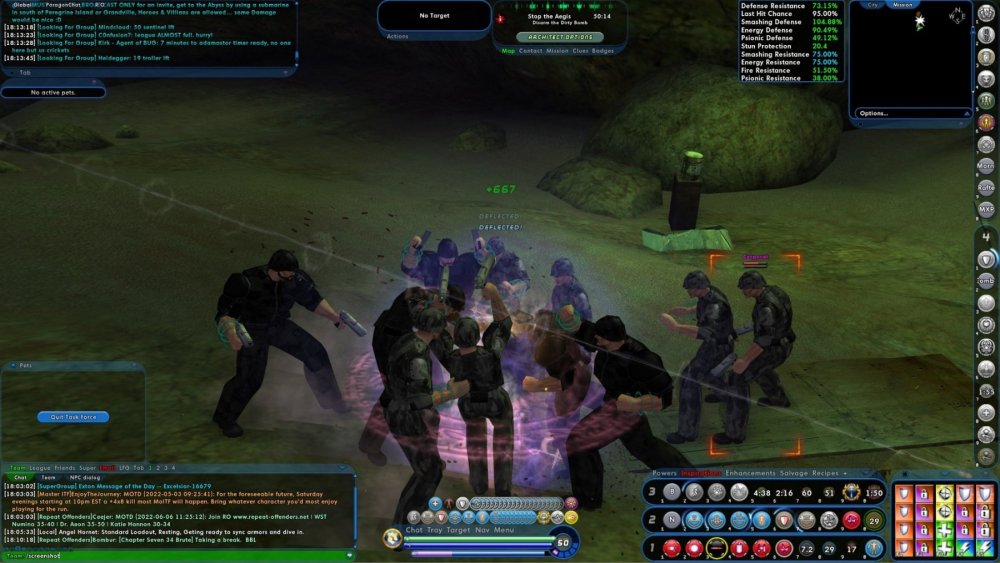Open the minimap Options dropdown

point(874,113)
